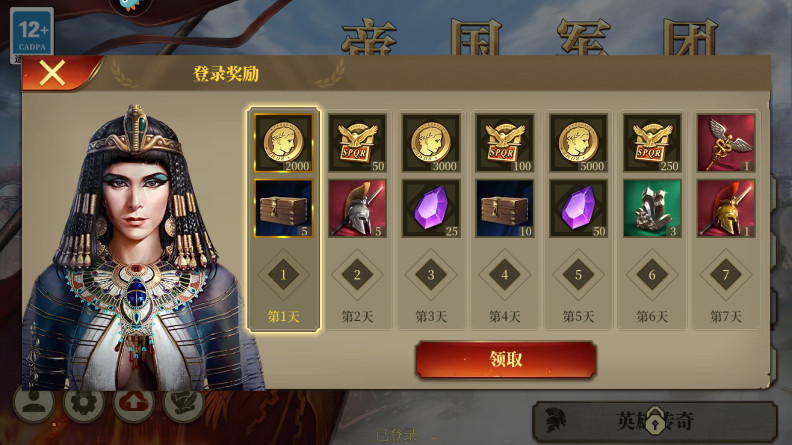Open the player profile icon
Screen dimensions: 792x445
point(33,404)
